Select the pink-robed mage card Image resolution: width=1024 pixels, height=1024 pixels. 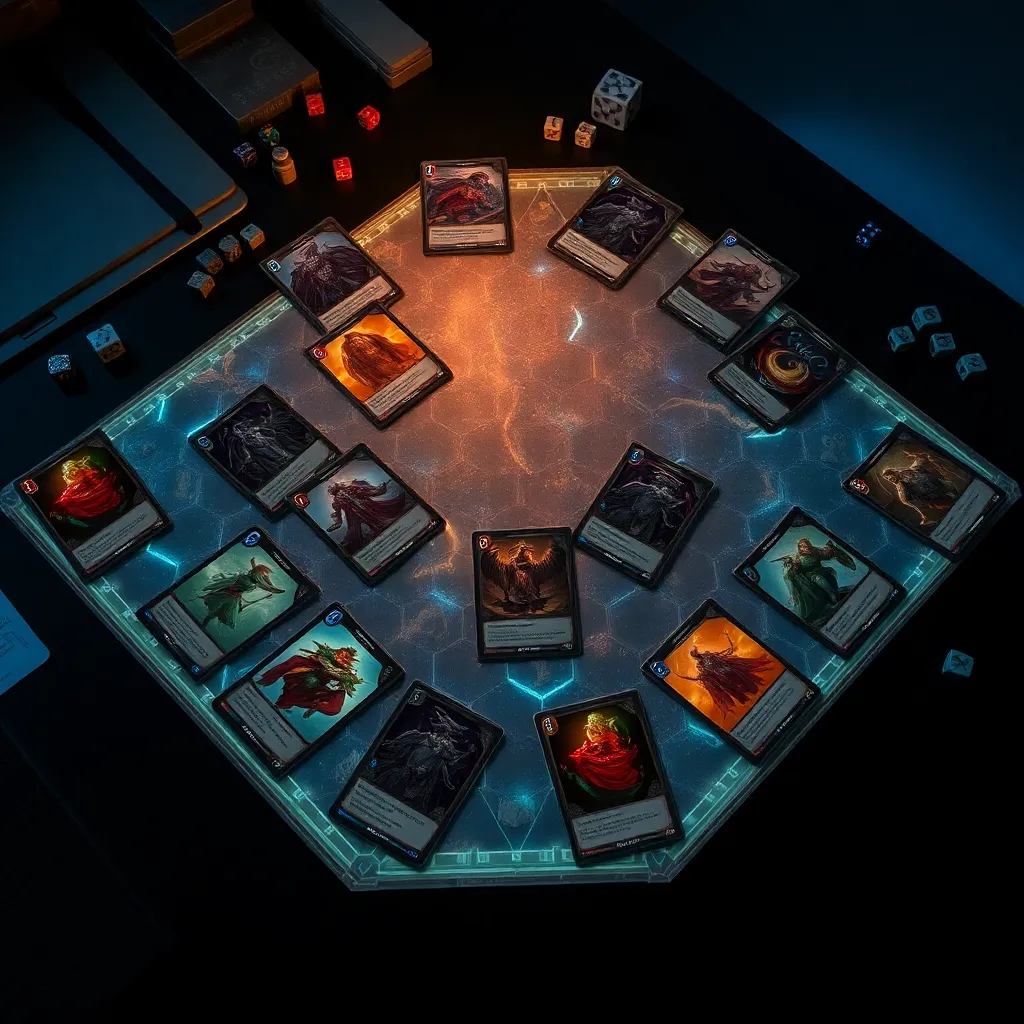pyautogui.click(x=365, y=513)
